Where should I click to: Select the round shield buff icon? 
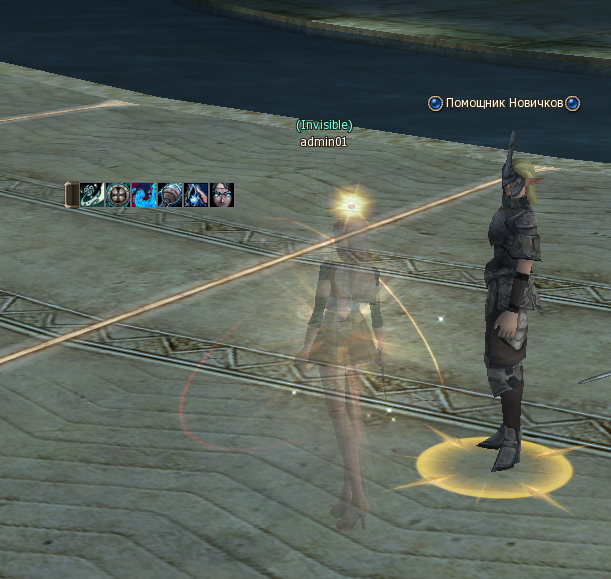(119, 194)
